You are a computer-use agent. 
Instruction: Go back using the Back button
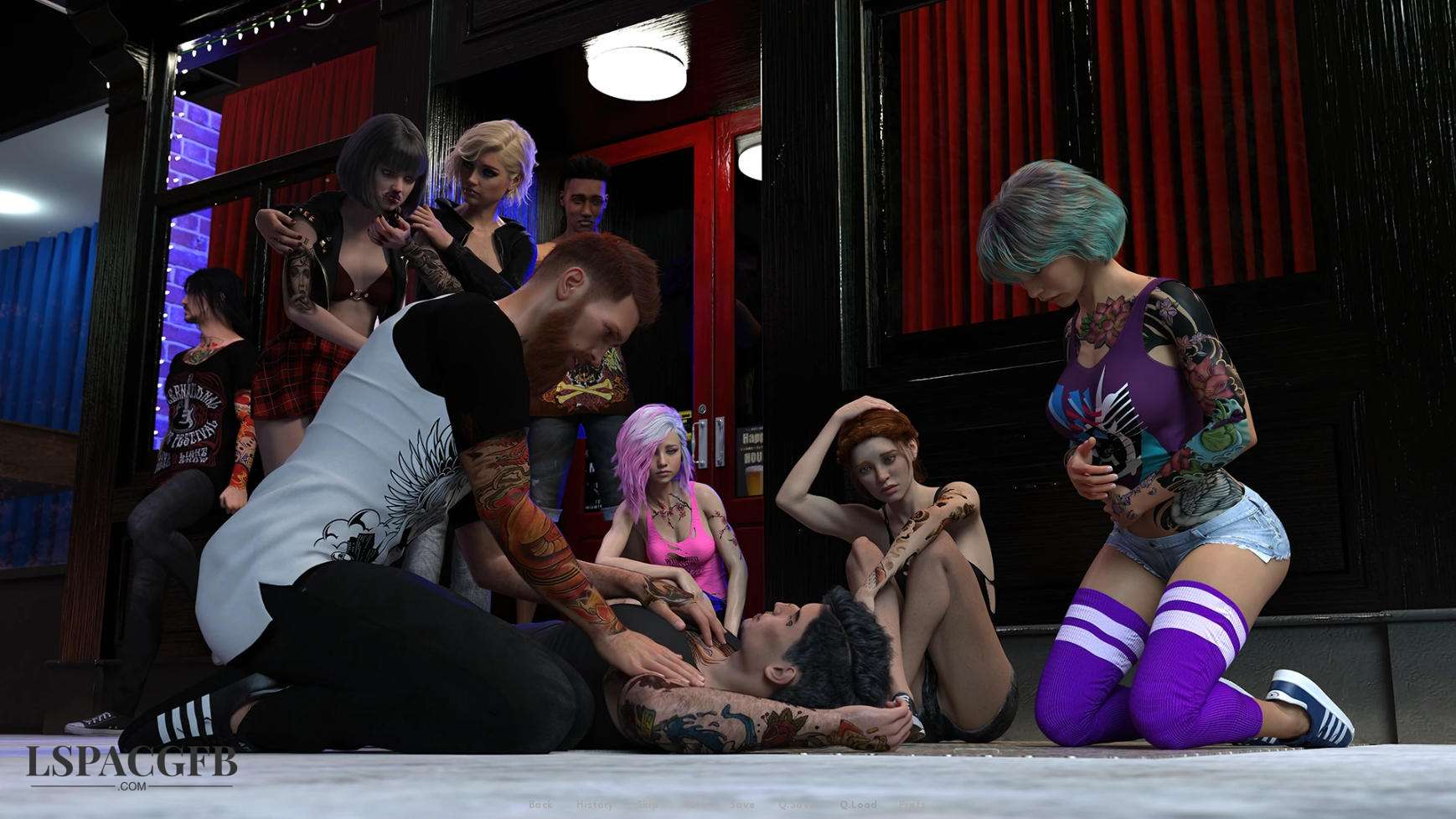[540, 805]
